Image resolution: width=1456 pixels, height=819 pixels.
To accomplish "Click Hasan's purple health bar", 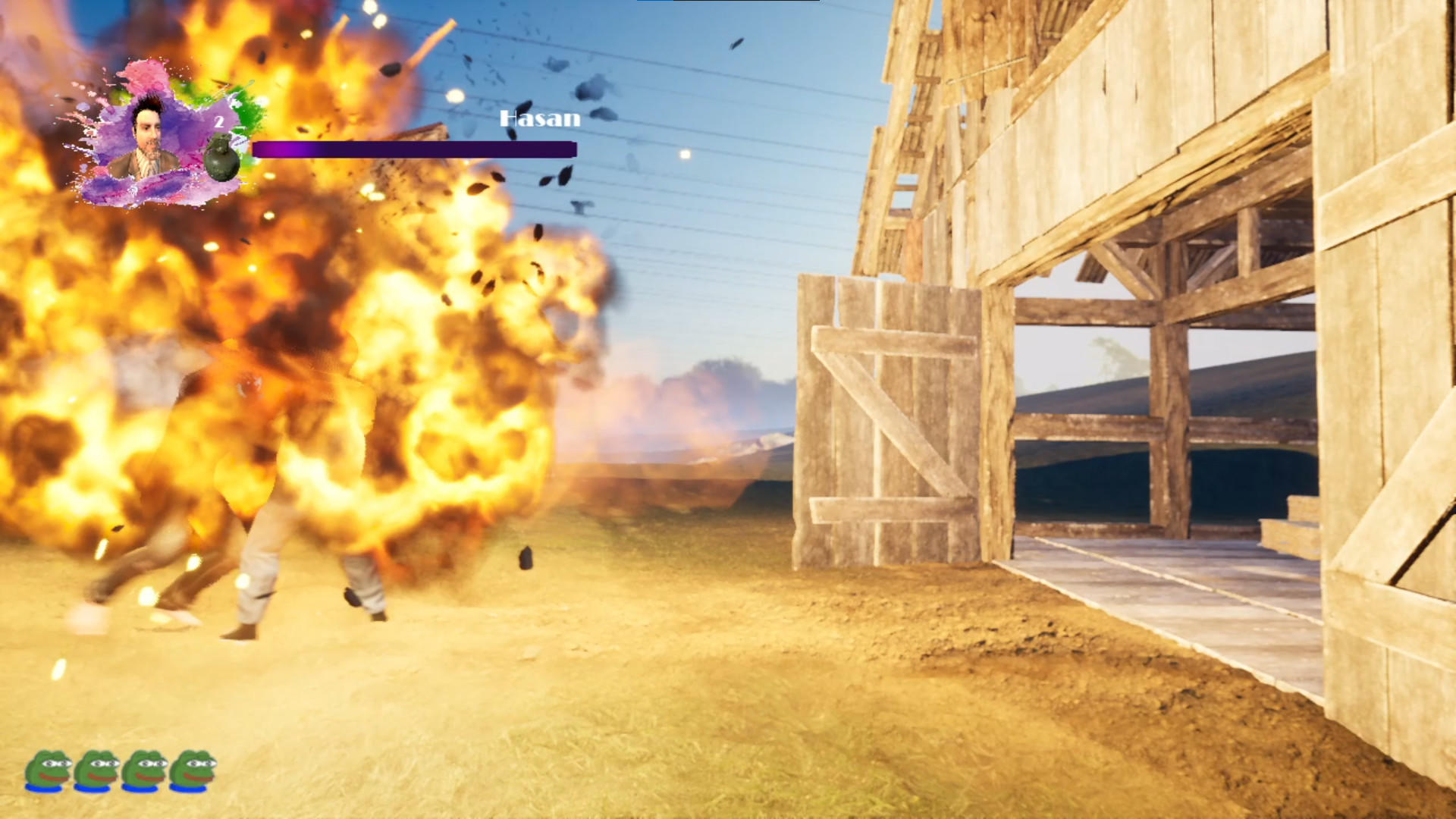I will 413,149.
